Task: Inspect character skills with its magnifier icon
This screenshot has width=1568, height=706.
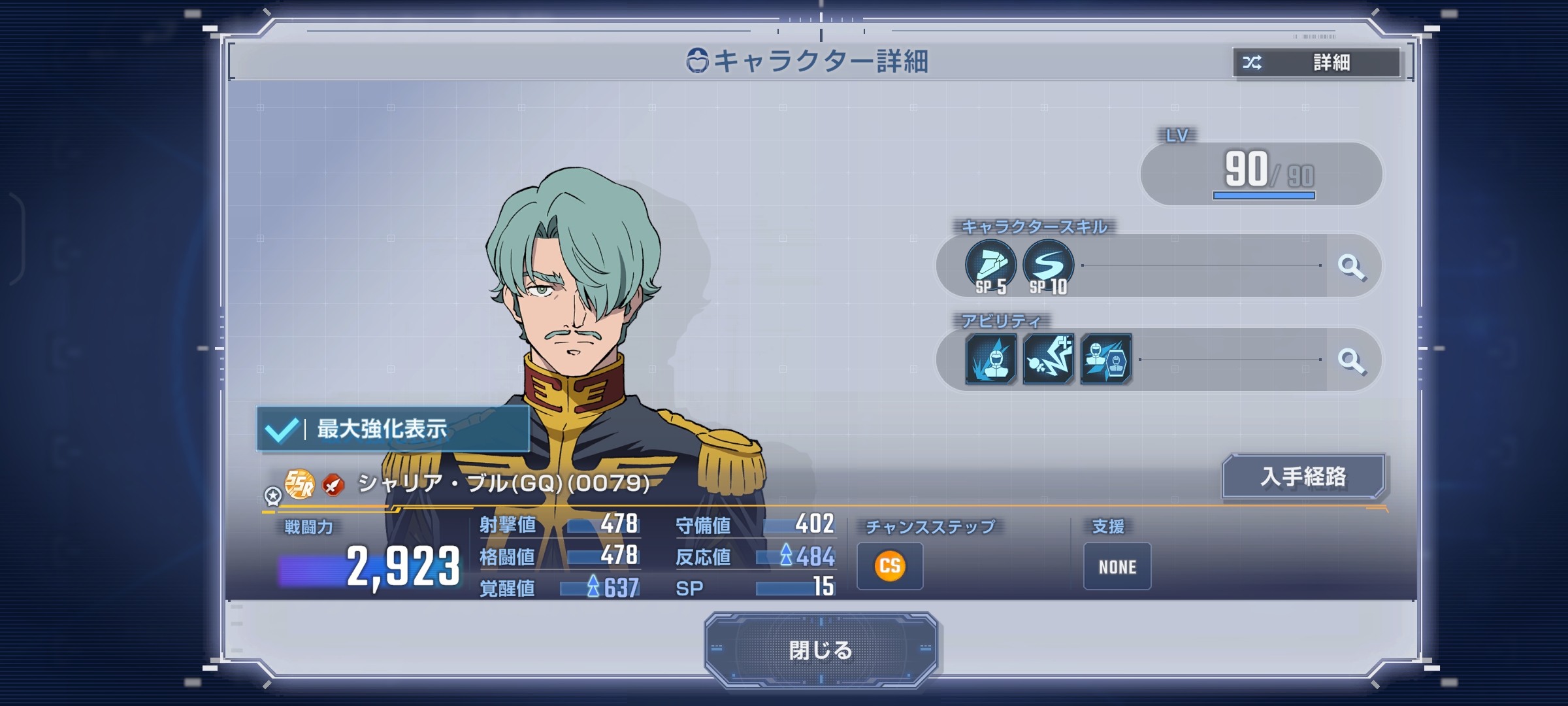Action: (x=1351, y=266)
